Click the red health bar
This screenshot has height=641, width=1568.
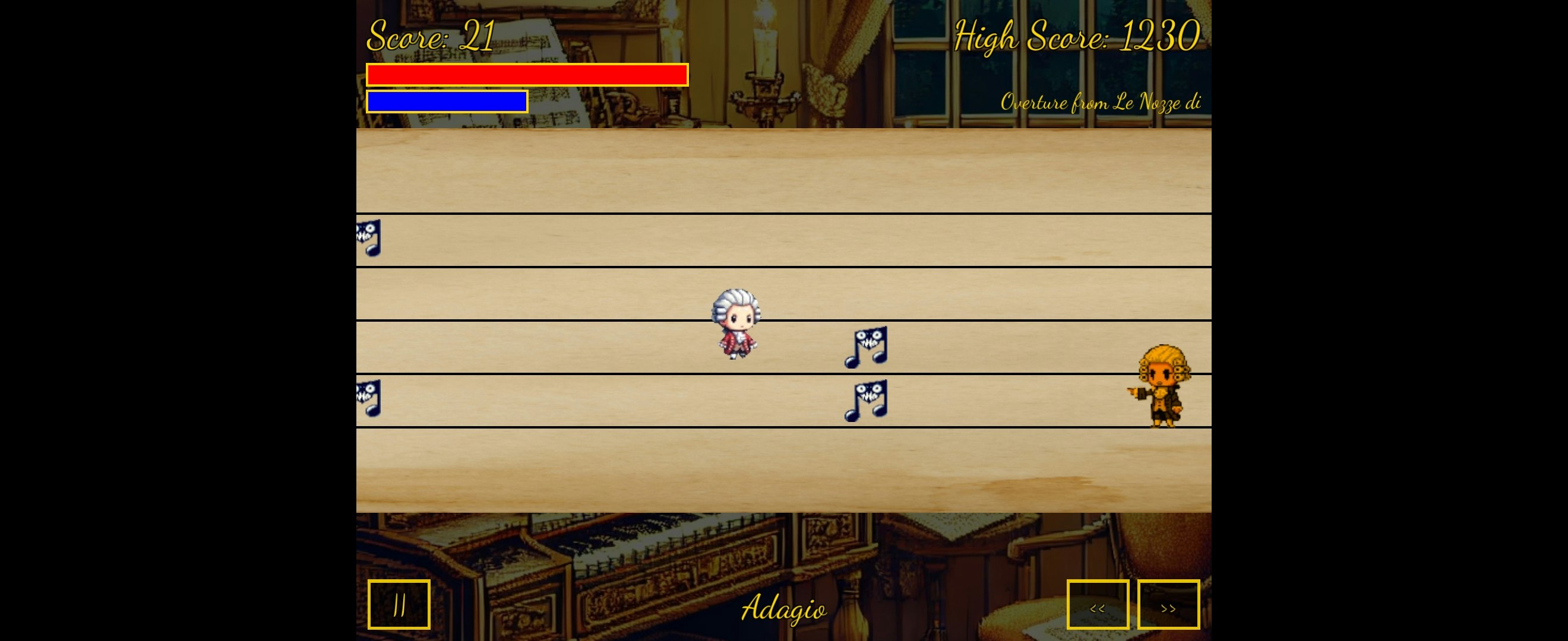tap(527, 74)
